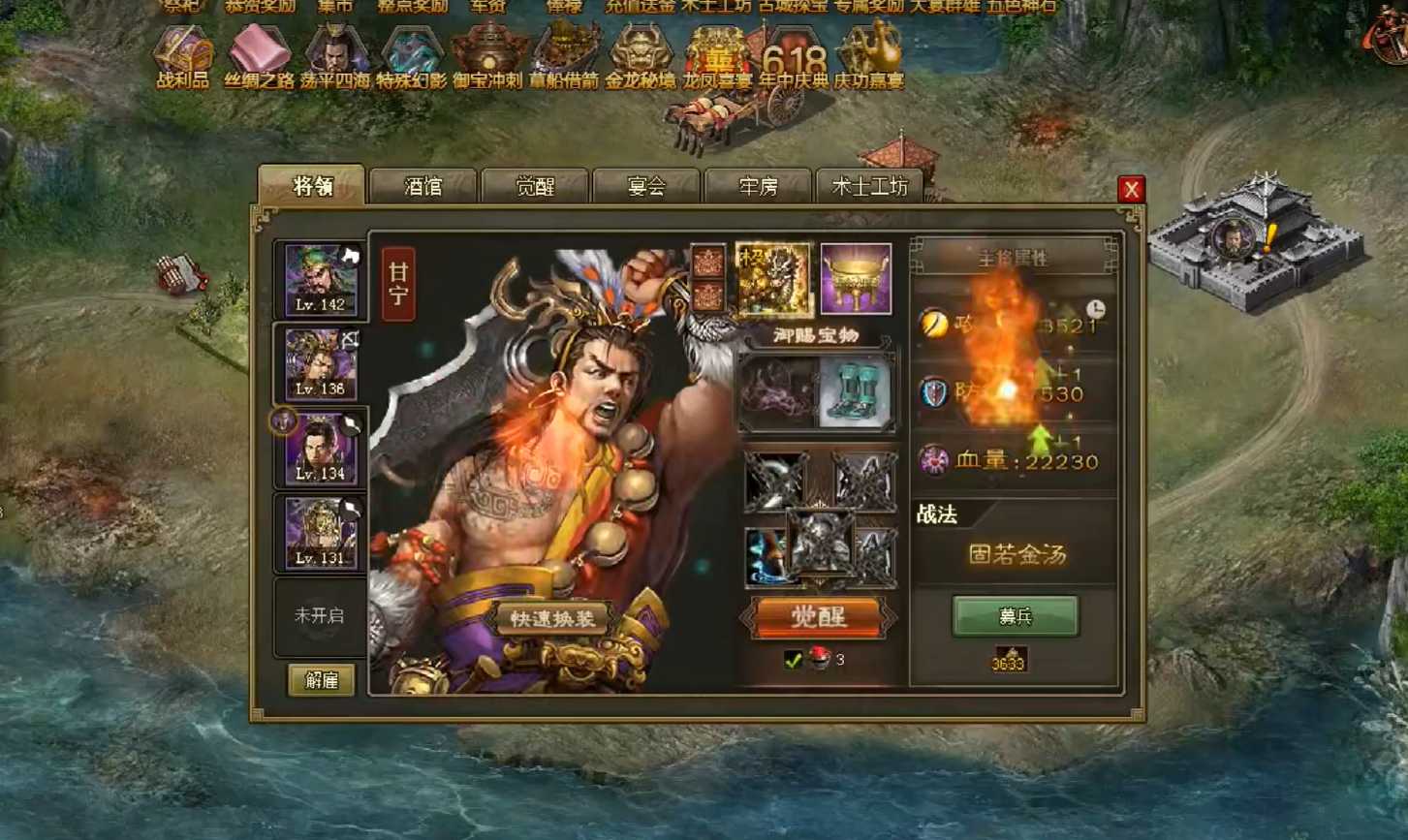Open the 未开启 locked general slot
1408x840 pixels.
point(320,617)
